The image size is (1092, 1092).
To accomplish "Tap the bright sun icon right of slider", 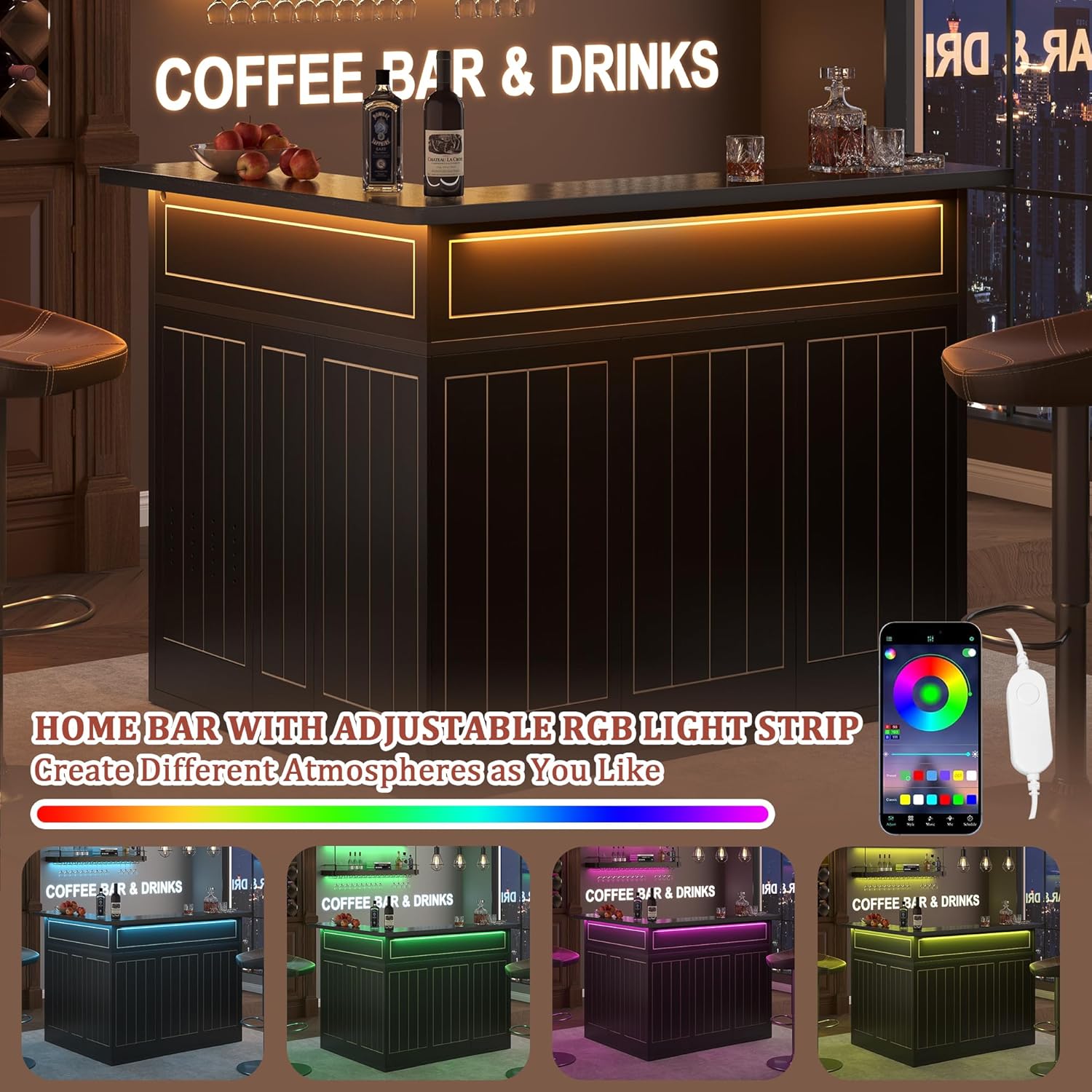I will tap(975, 754).
